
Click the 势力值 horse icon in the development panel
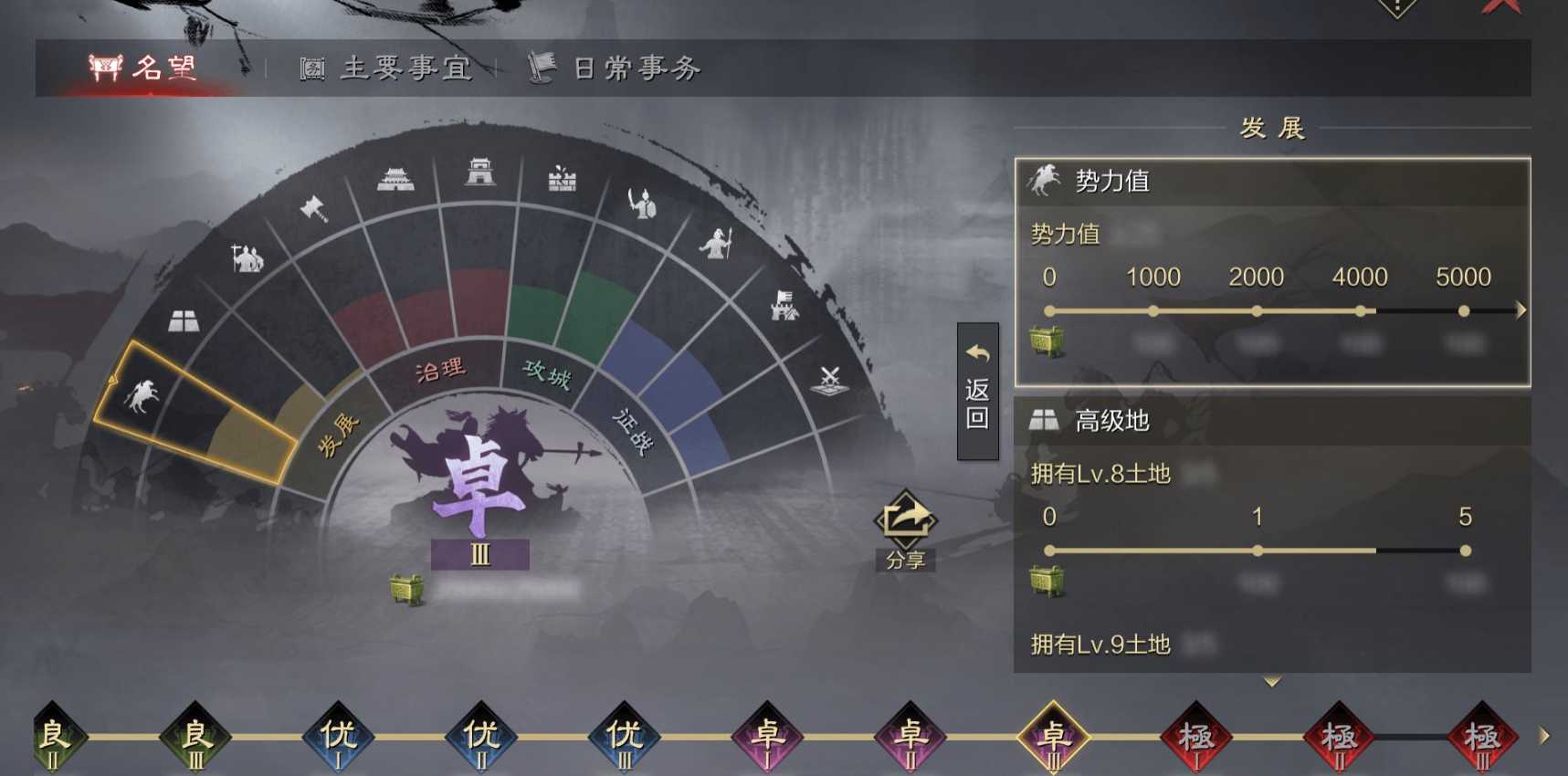point(1044,179)
